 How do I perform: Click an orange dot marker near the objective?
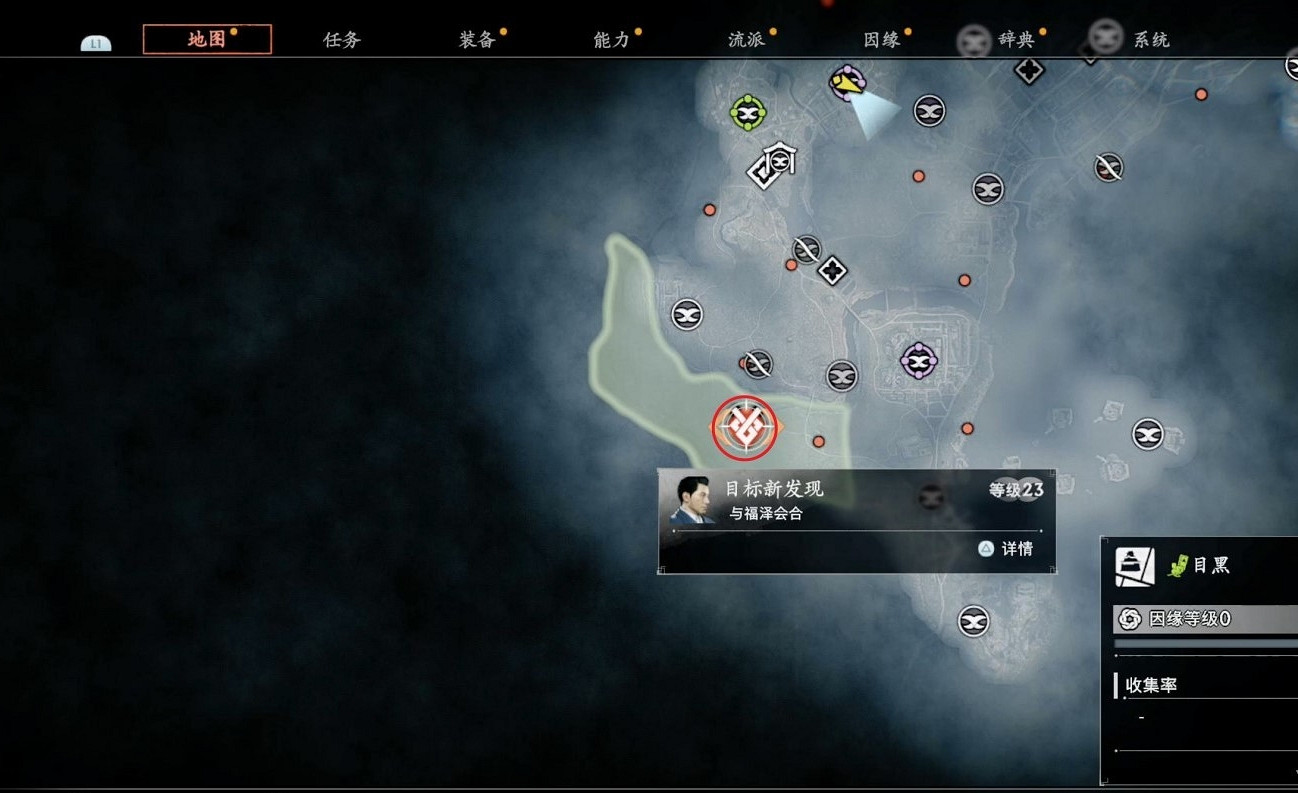point(818,439)
